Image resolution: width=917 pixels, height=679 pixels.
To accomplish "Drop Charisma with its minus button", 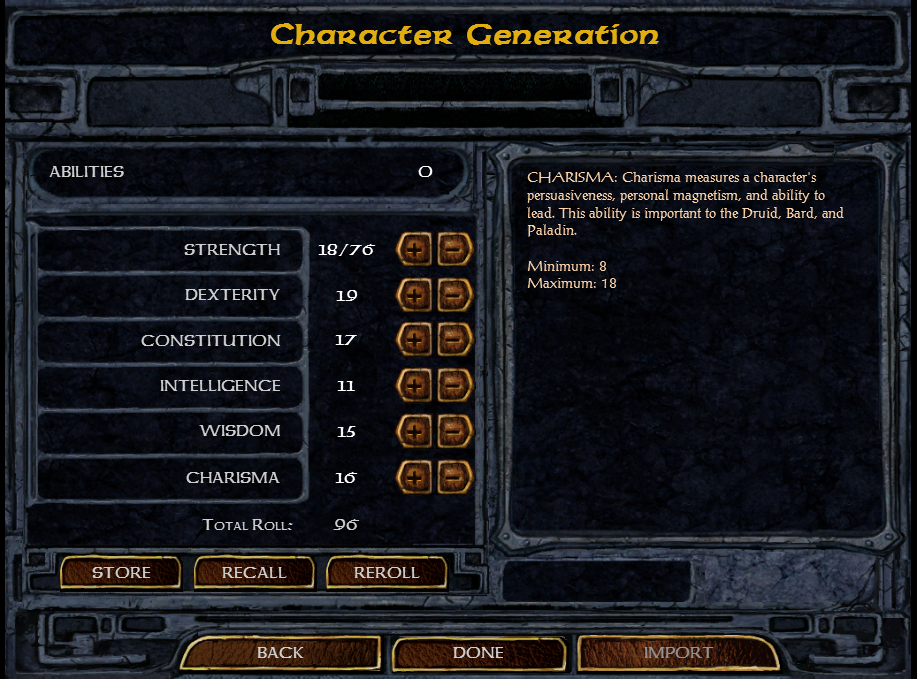I will (x=454, y=477).
